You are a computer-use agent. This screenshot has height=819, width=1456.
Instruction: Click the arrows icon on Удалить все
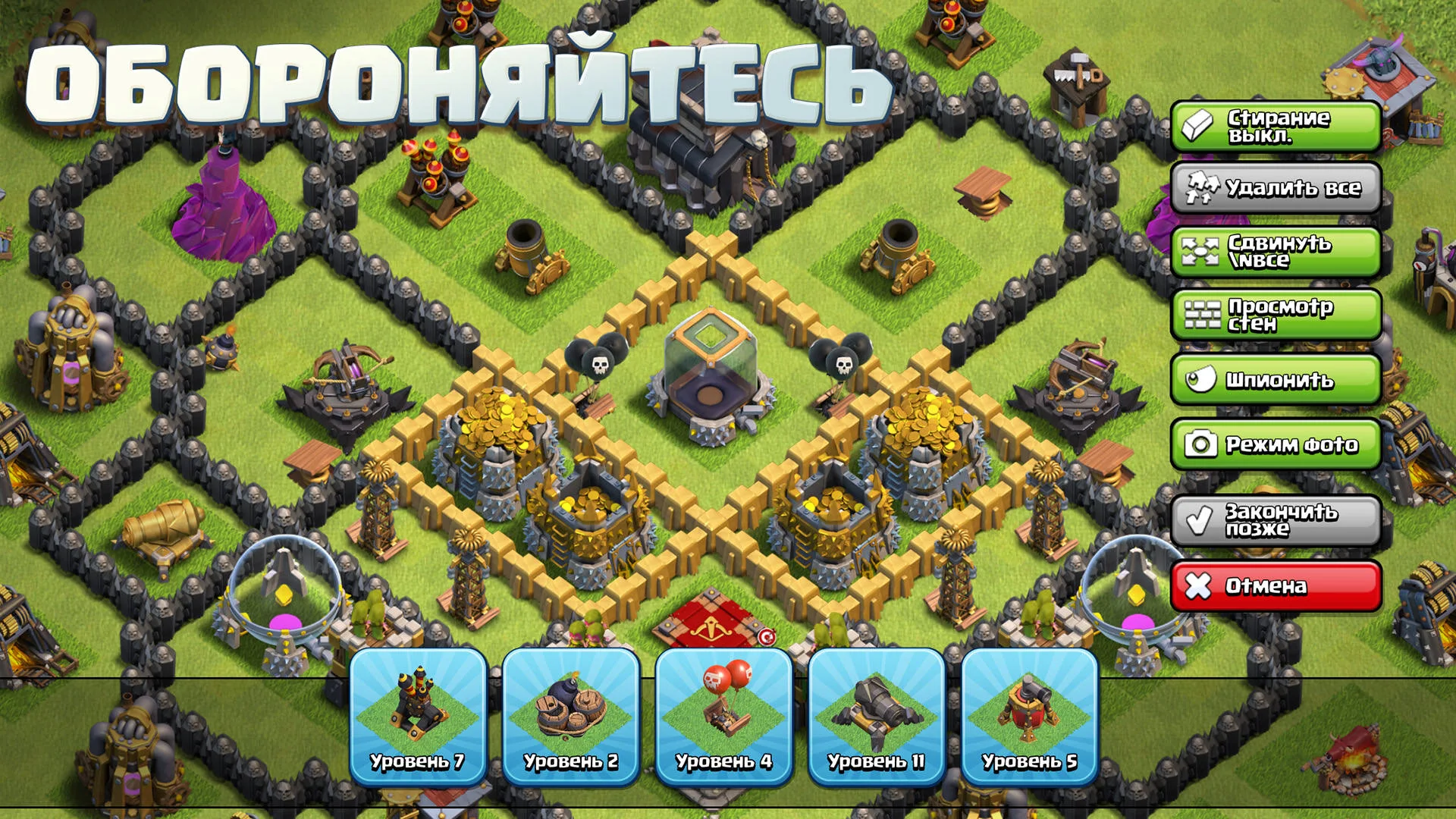1202,189
